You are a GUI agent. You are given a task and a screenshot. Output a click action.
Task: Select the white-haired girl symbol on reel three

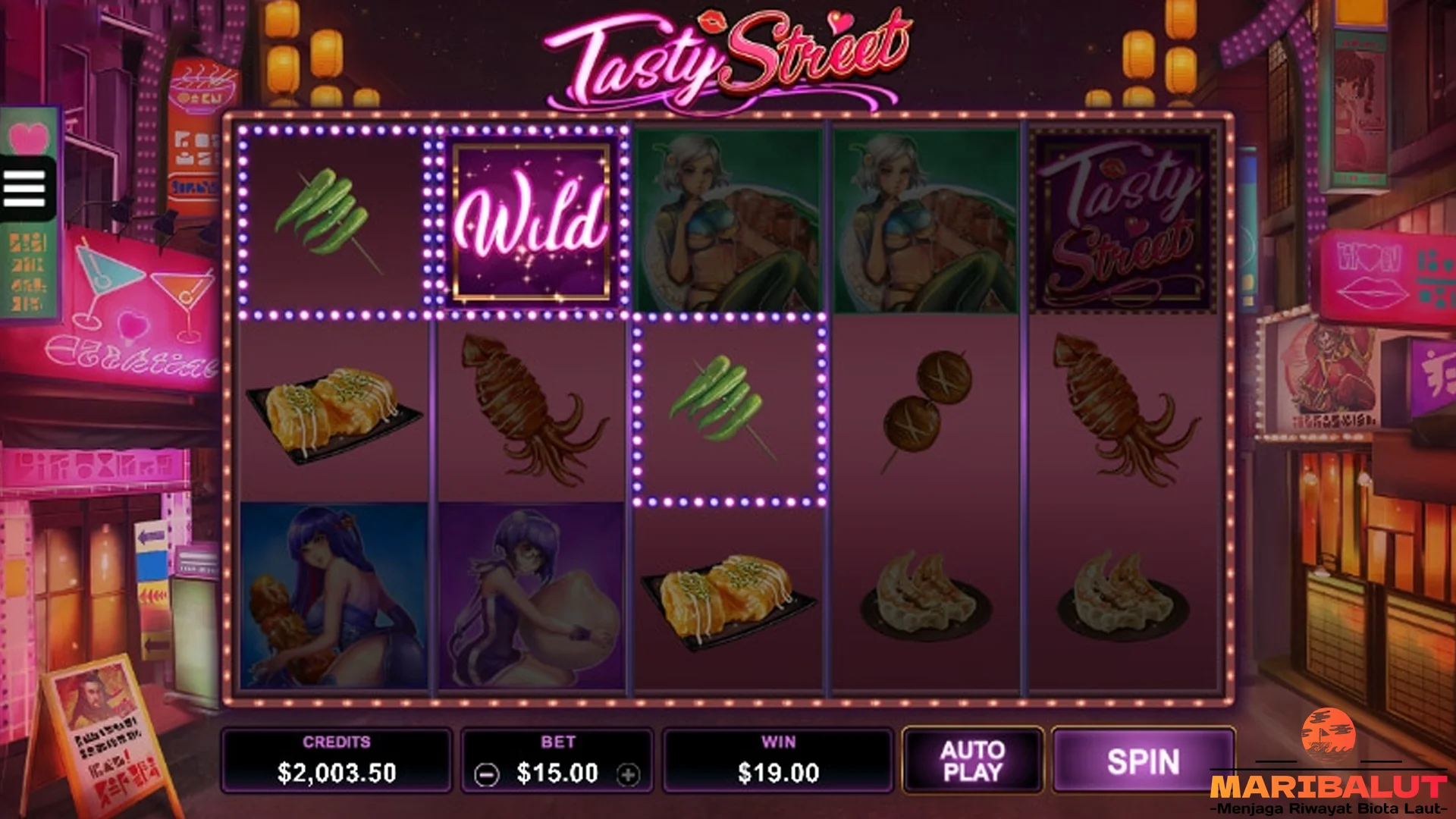pyautogui.click(x=726, y=218)
